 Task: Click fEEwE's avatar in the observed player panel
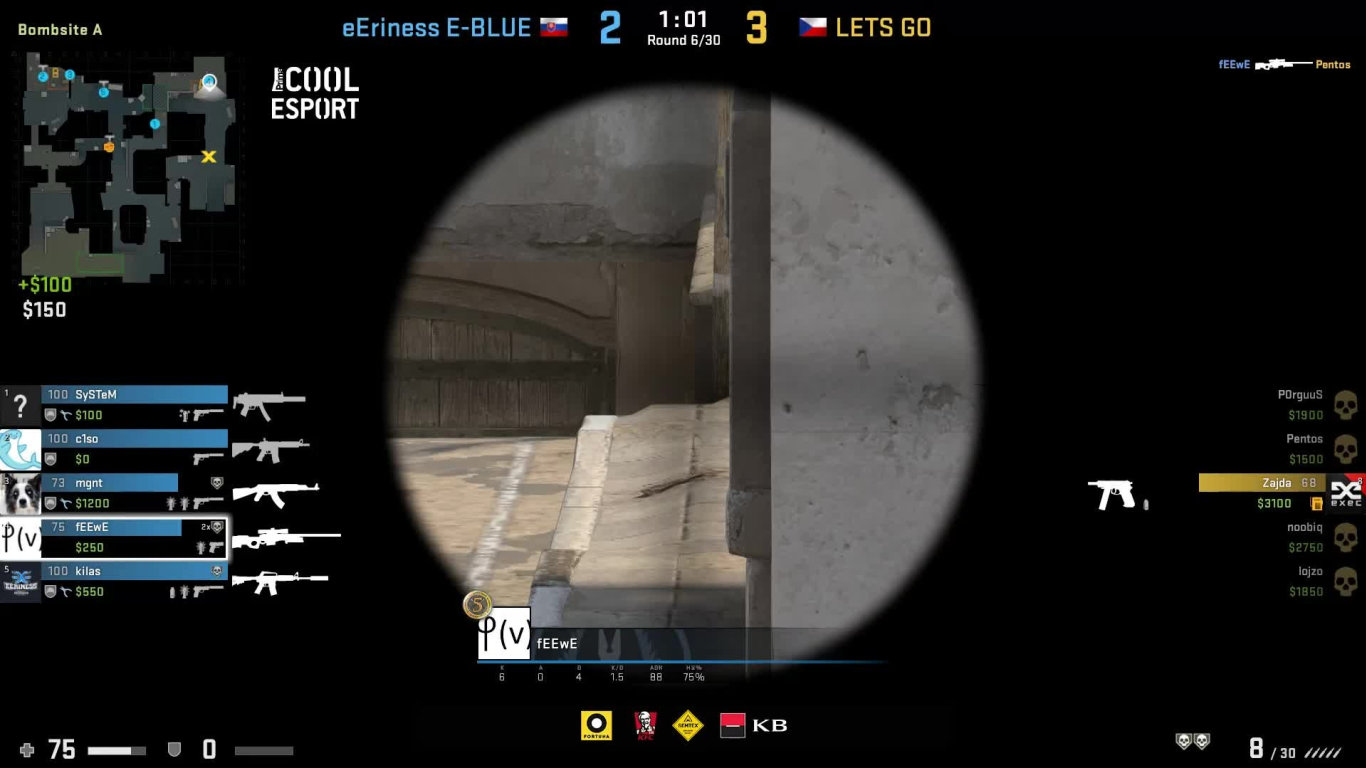point(504,633)
